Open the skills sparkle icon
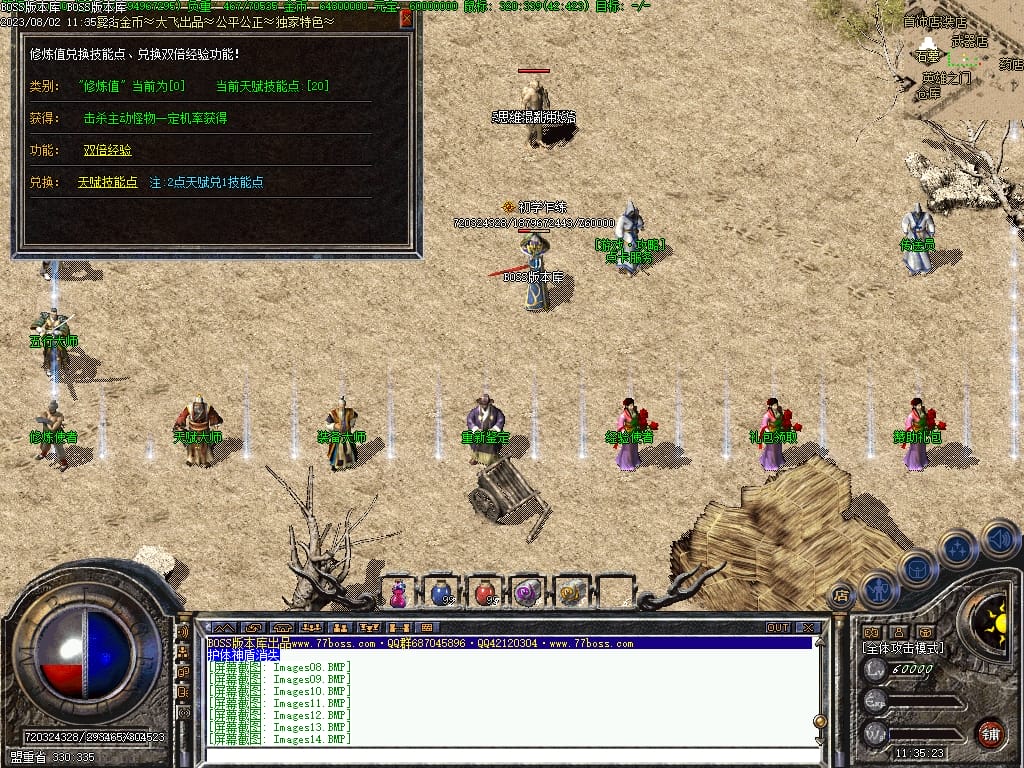 pos(957,548)
